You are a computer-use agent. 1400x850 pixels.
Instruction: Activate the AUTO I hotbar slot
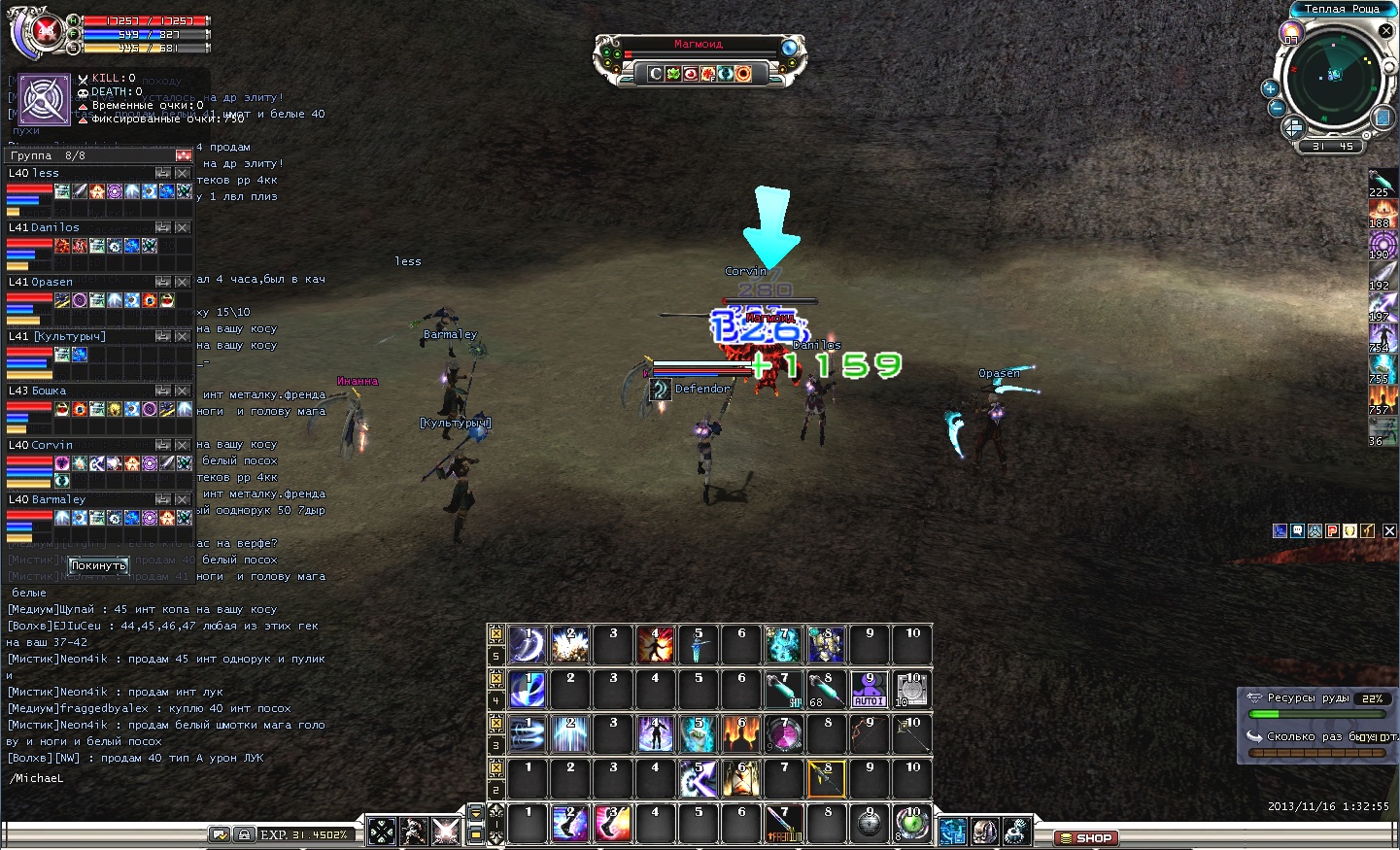coord(869,689)
